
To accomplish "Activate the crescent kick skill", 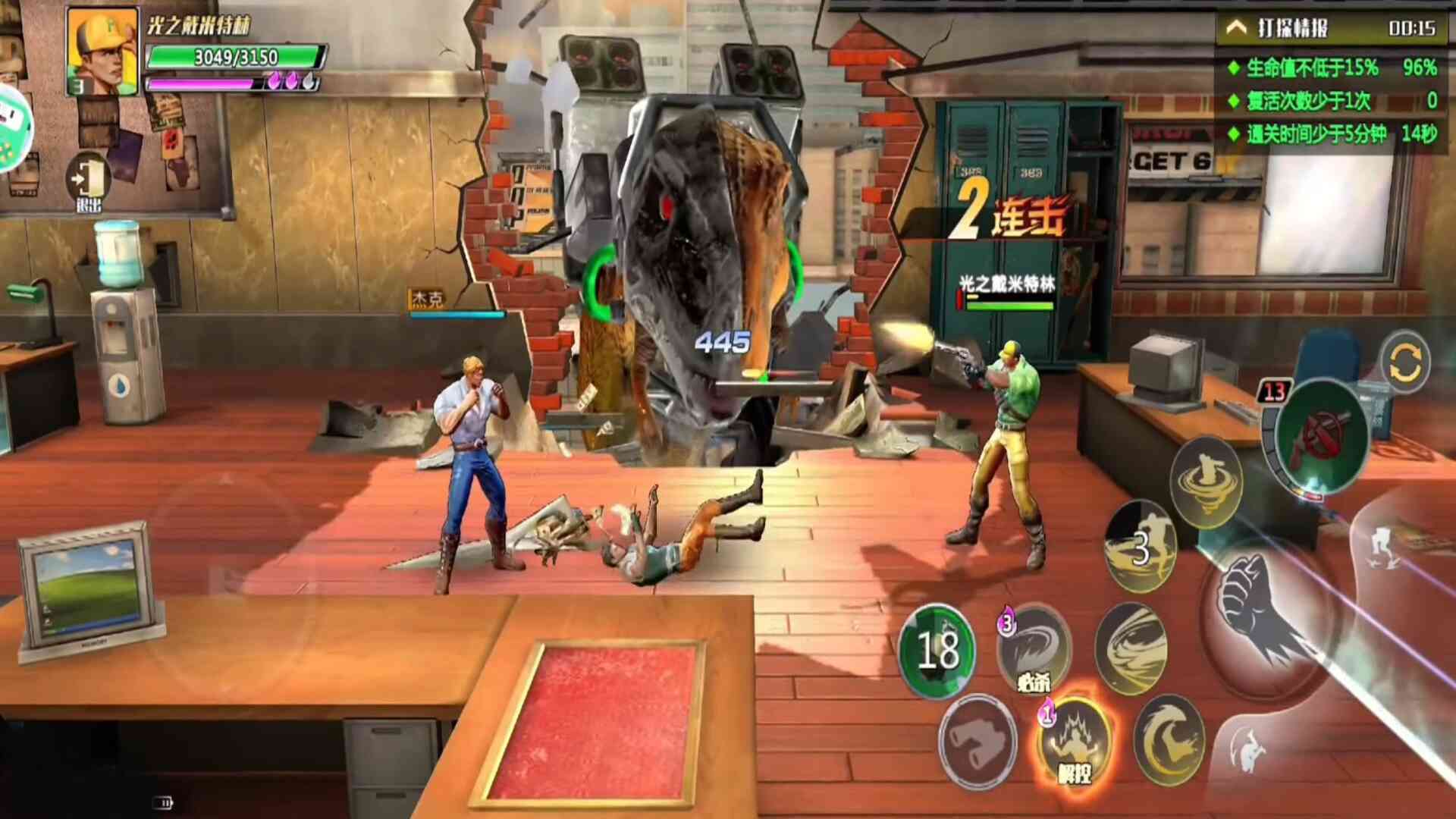I will [1169, 739].
